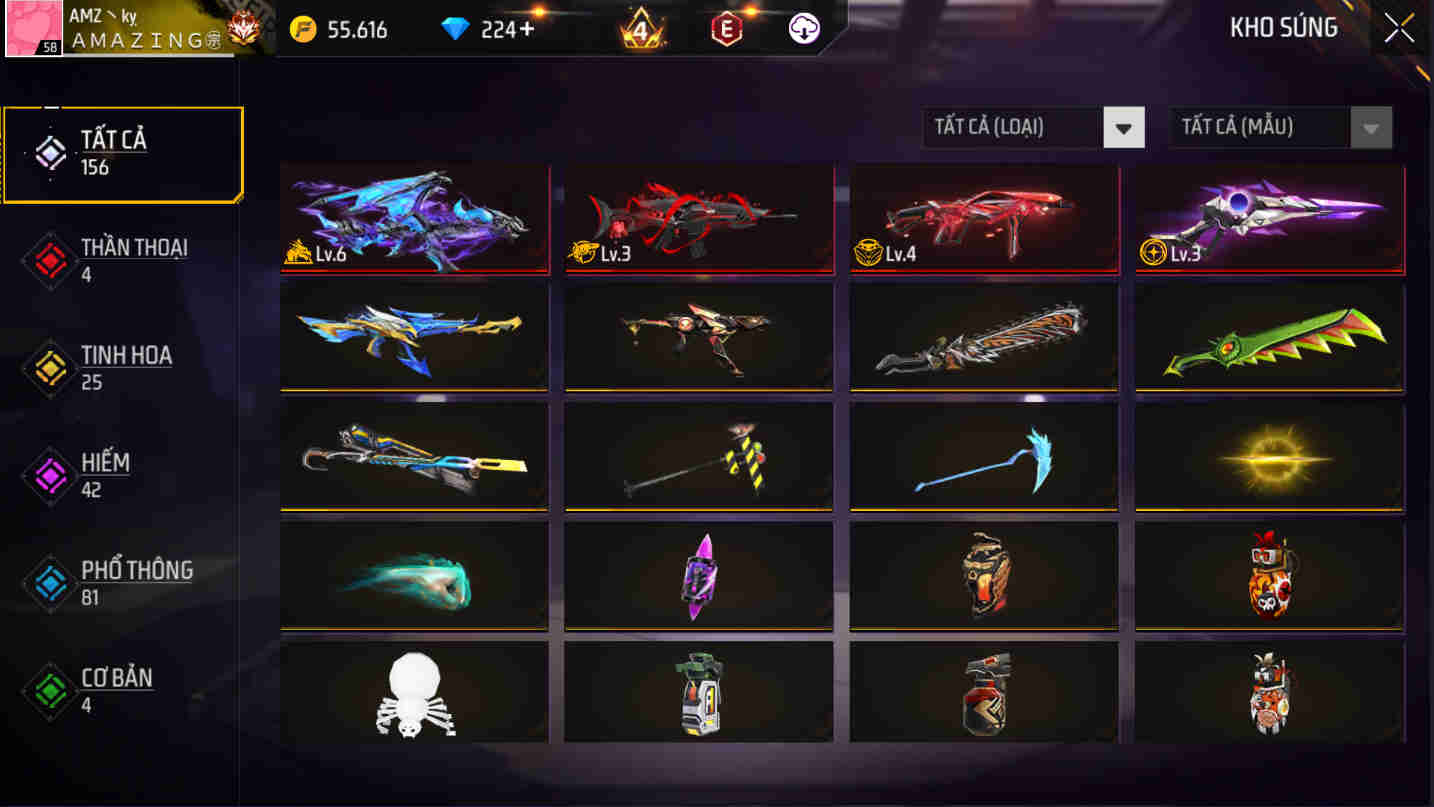Screen dimensions: 1434x807
Task: Switch to the TẤT CẢ category tab
Action: coord(120,153)
